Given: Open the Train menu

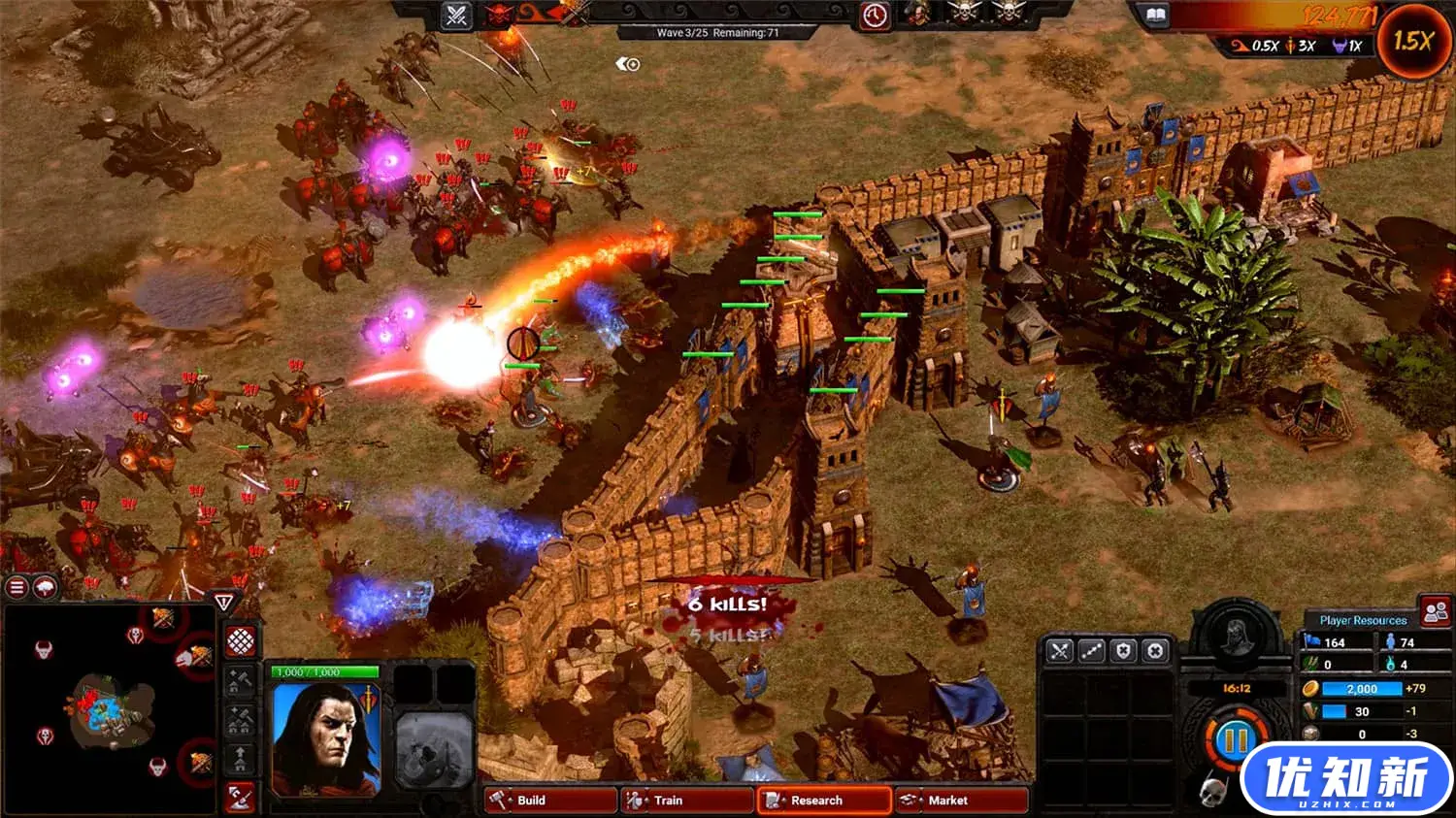Looking at the screenshot, I should tap(686, 801).
